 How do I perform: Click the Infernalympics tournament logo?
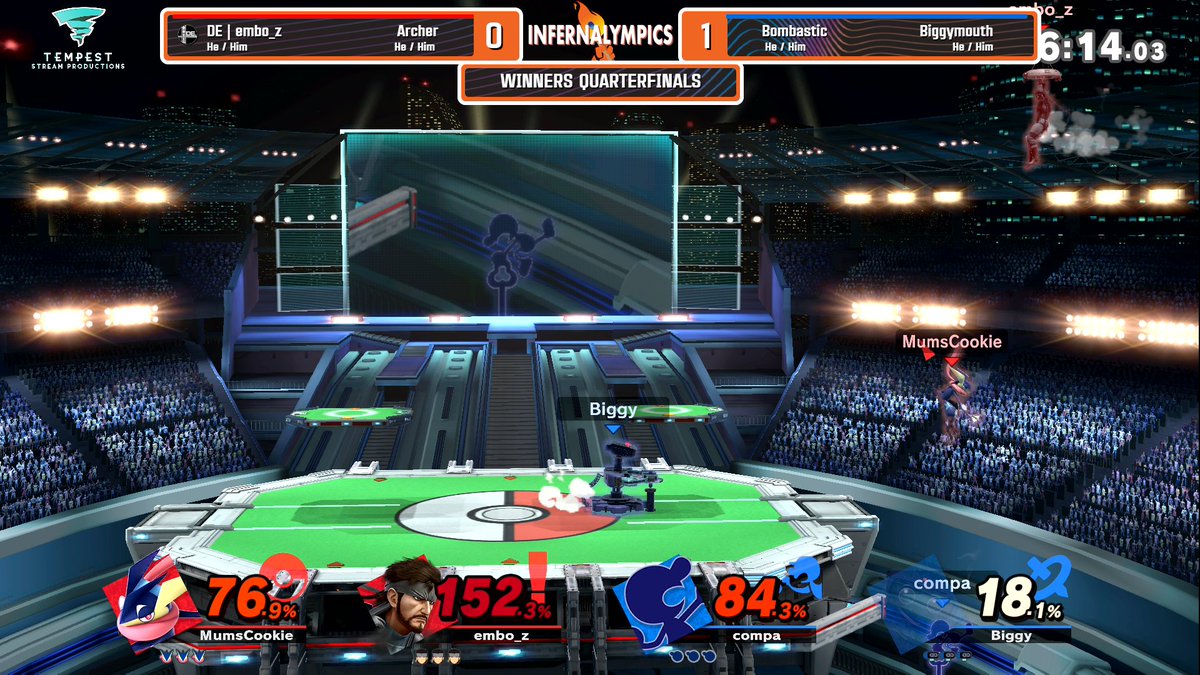click(x=600, y=33)
